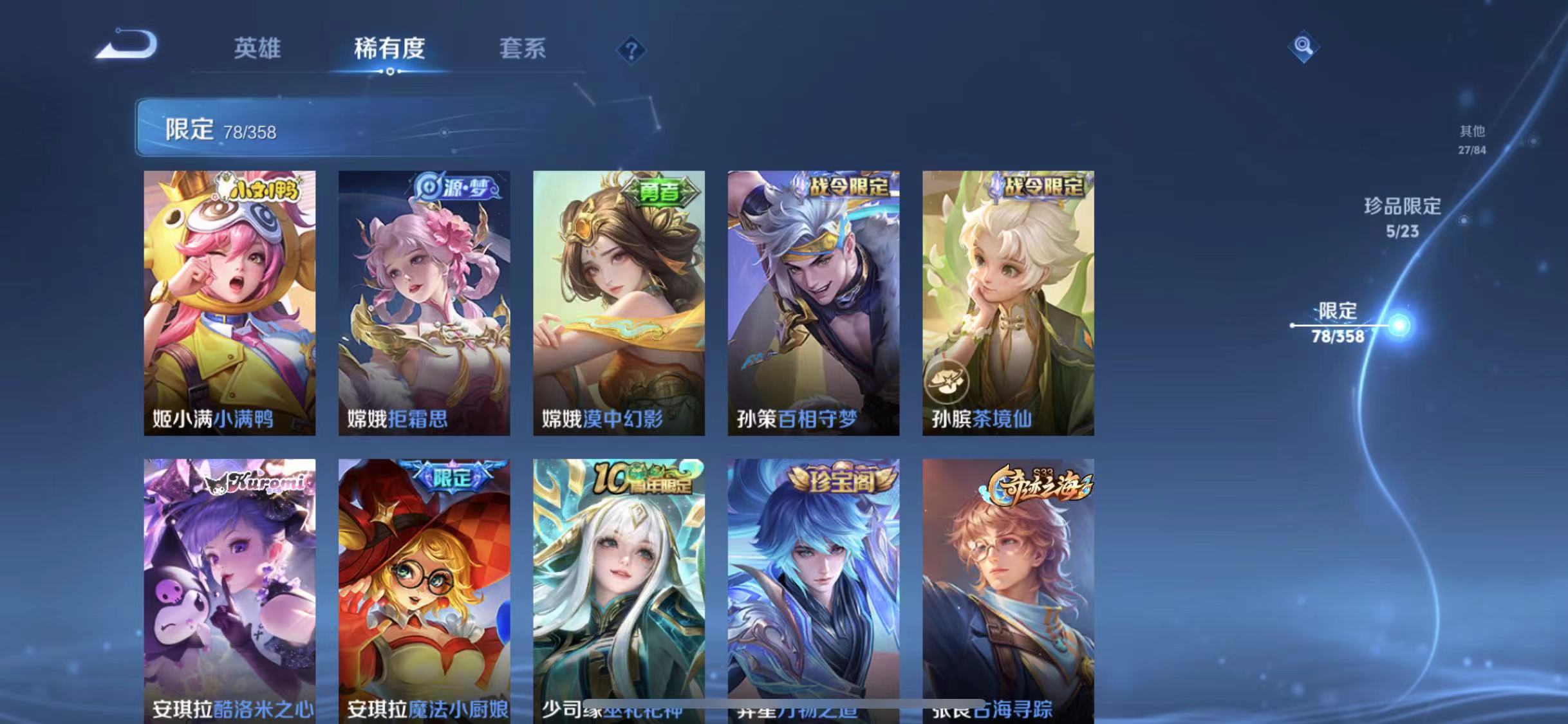Switch to the 套系 tab

click(523, 49)
